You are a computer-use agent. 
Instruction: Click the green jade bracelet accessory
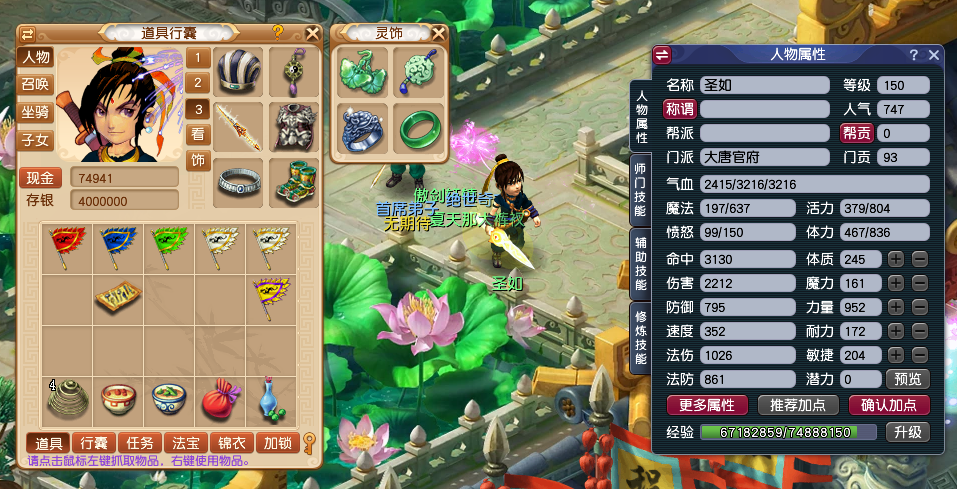coord(418,128)
